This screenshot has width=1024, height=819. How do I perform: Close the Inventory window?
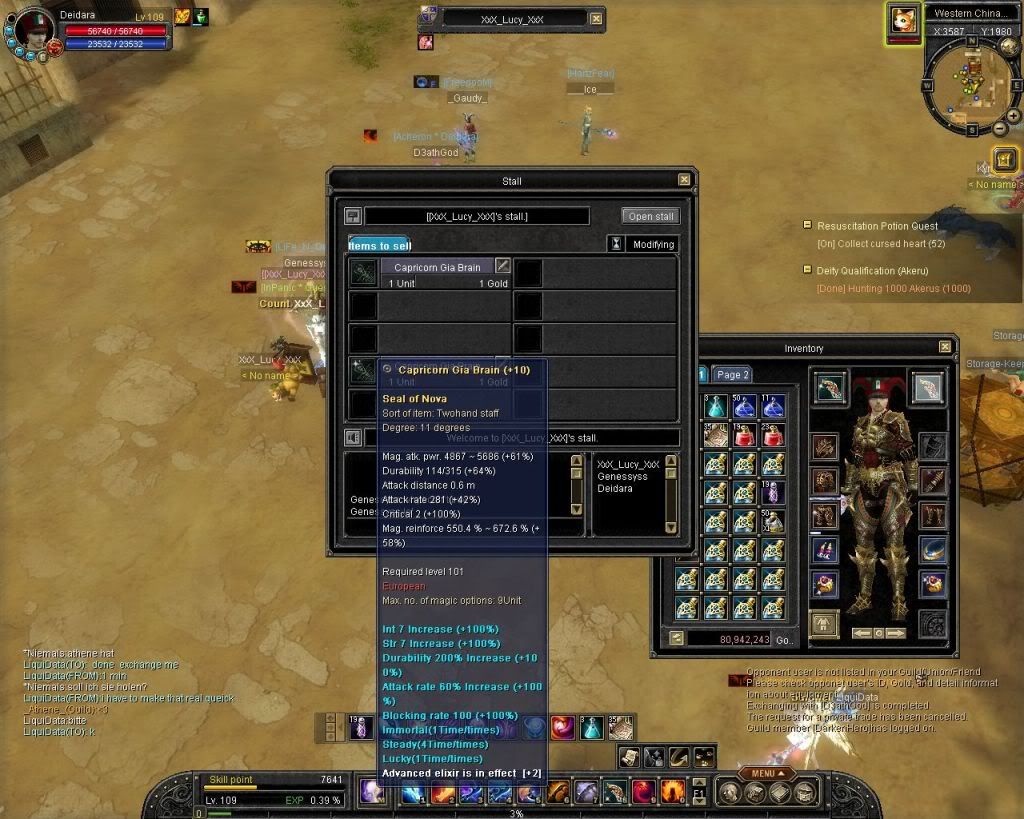pos(945,347)
